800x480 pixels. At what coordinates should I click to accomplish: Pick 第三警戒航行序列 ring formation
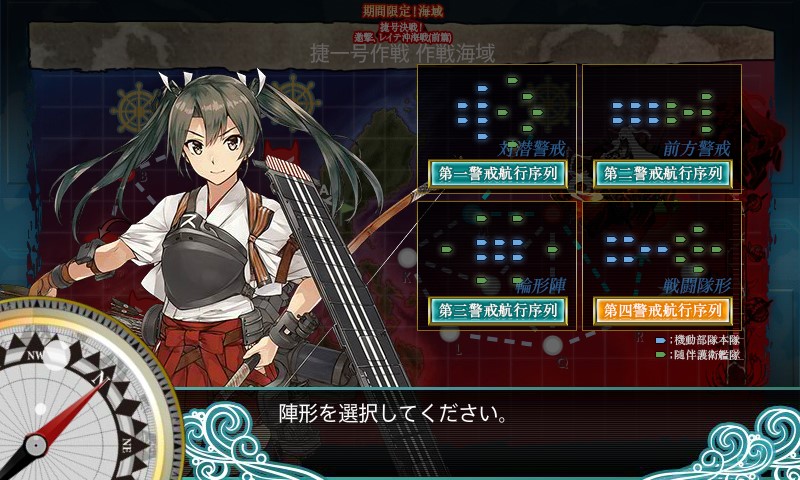click(x=498, y=310)
